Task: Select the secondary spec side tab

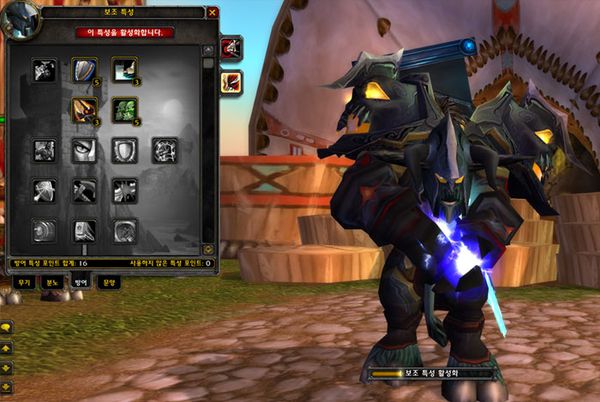Action: click(x=231, y=82)
